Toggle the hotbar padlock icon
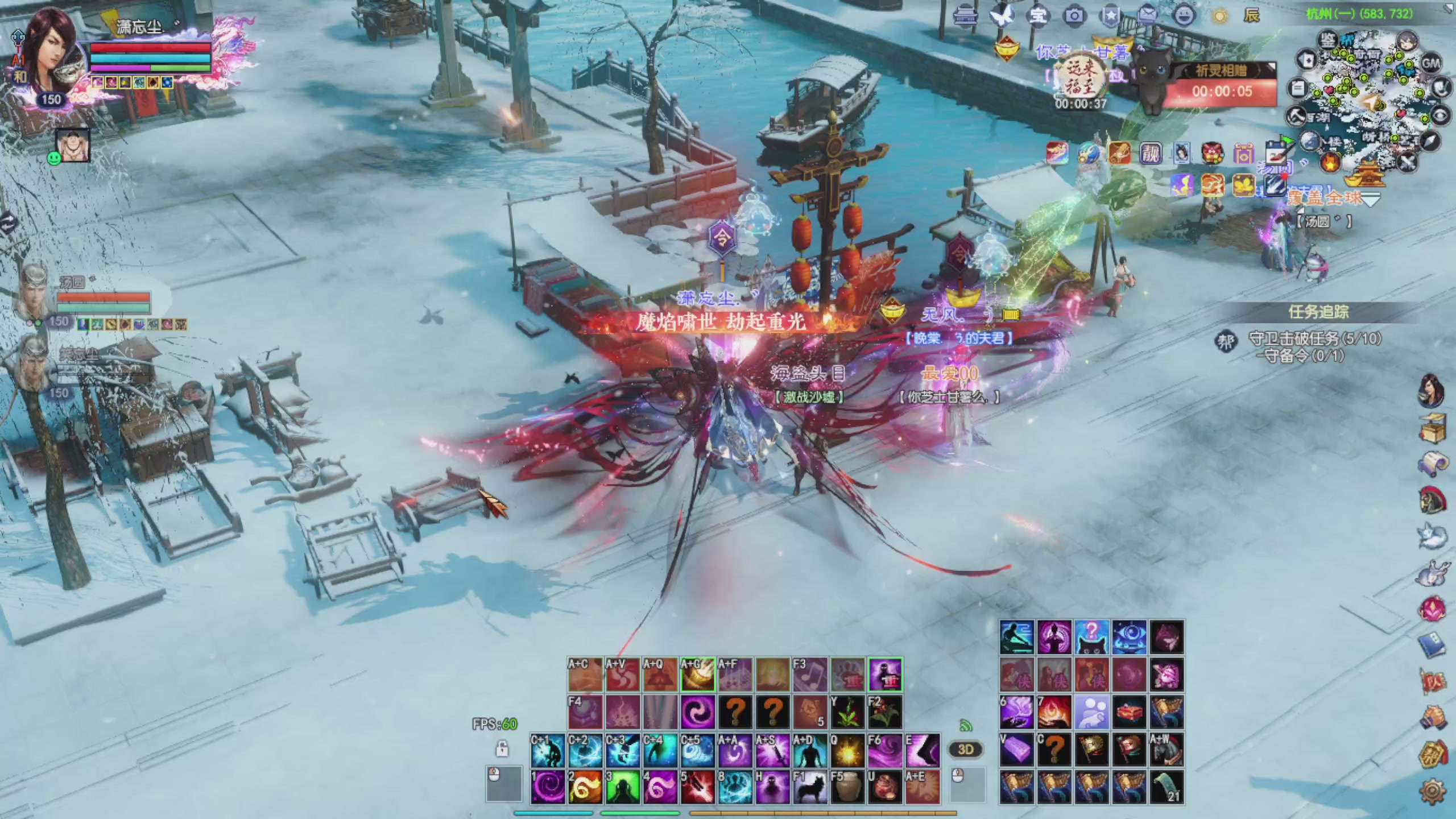The image size is (1456, 819). click(502, 748)
